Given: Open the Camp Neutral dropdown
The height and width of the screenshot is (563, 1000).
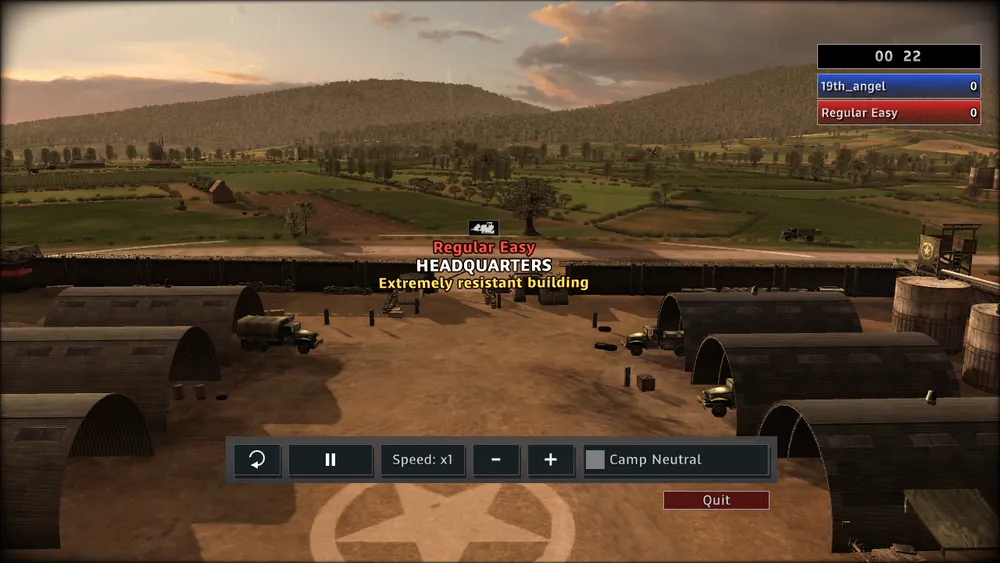Looking at the screenshot, I should pyautogui.click(x=676, y=460).
